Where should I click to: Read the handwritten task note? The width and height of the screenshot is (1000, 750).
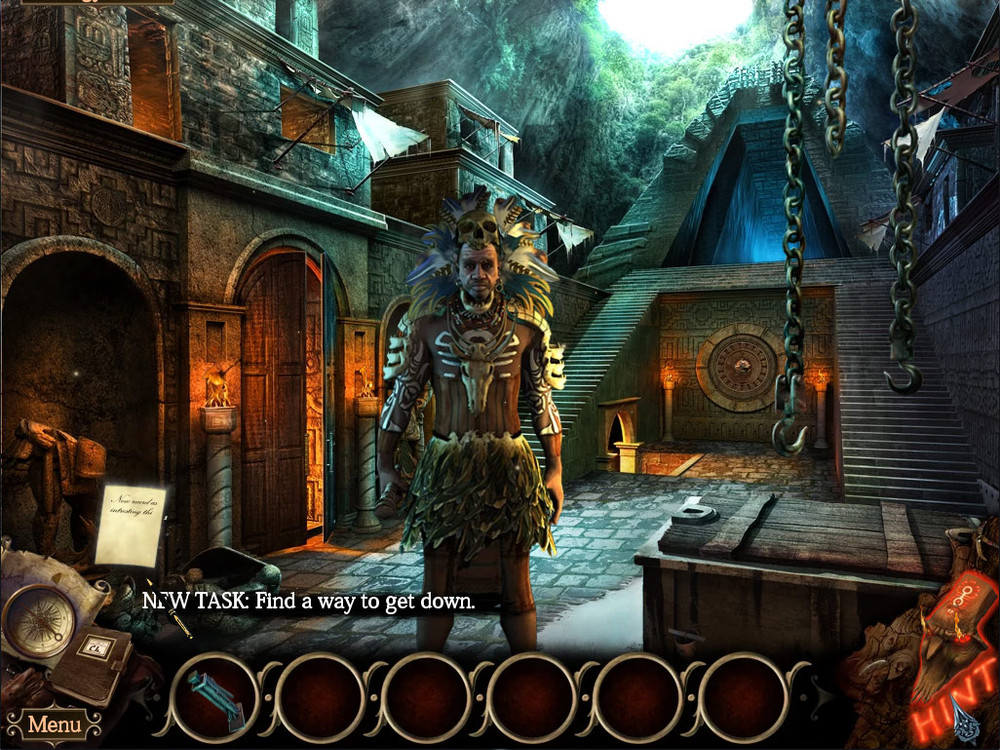tap(130, 524)
